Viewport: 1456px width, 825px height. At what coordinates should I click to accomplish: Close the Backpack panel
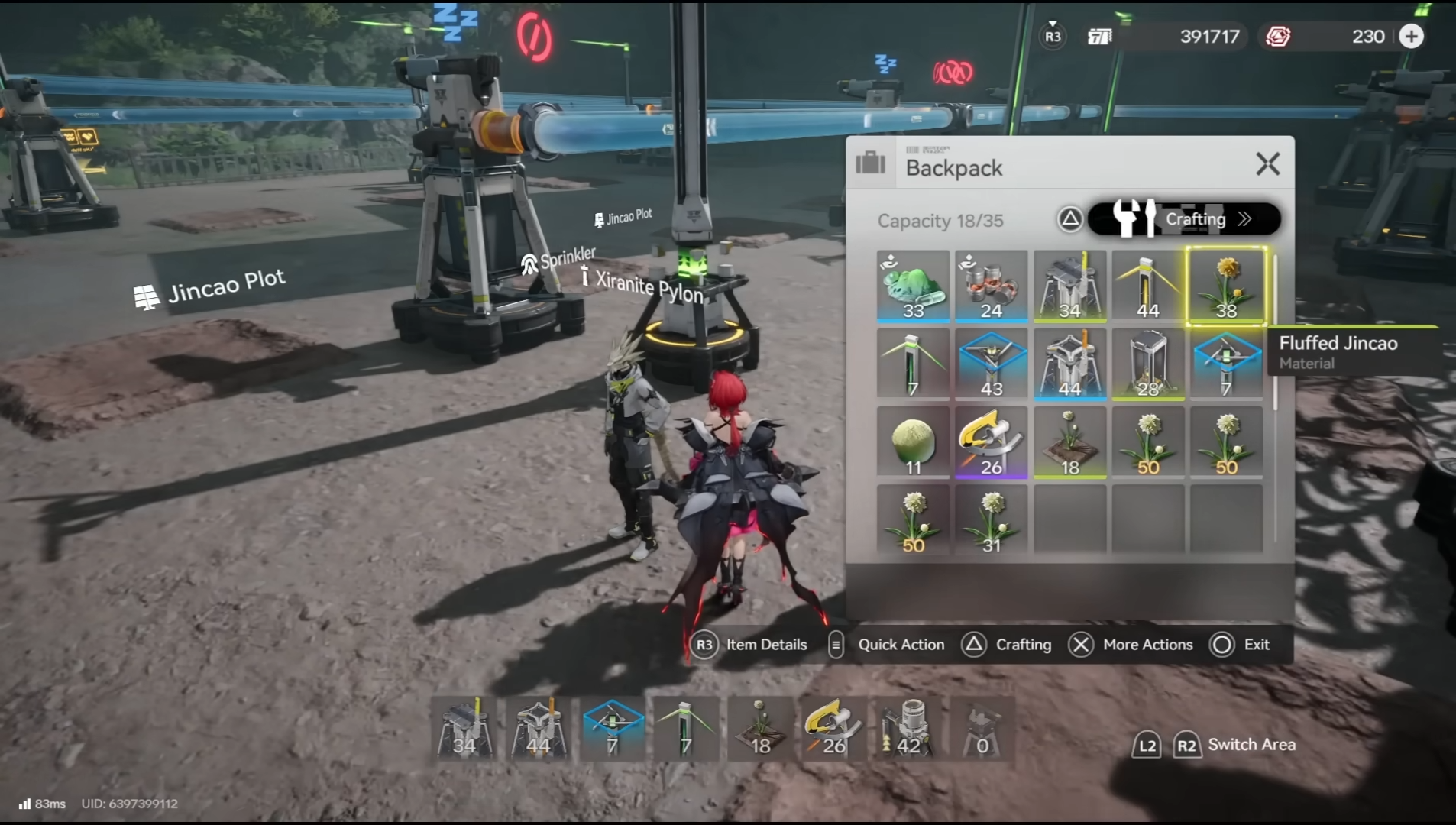click(1267, 164)
